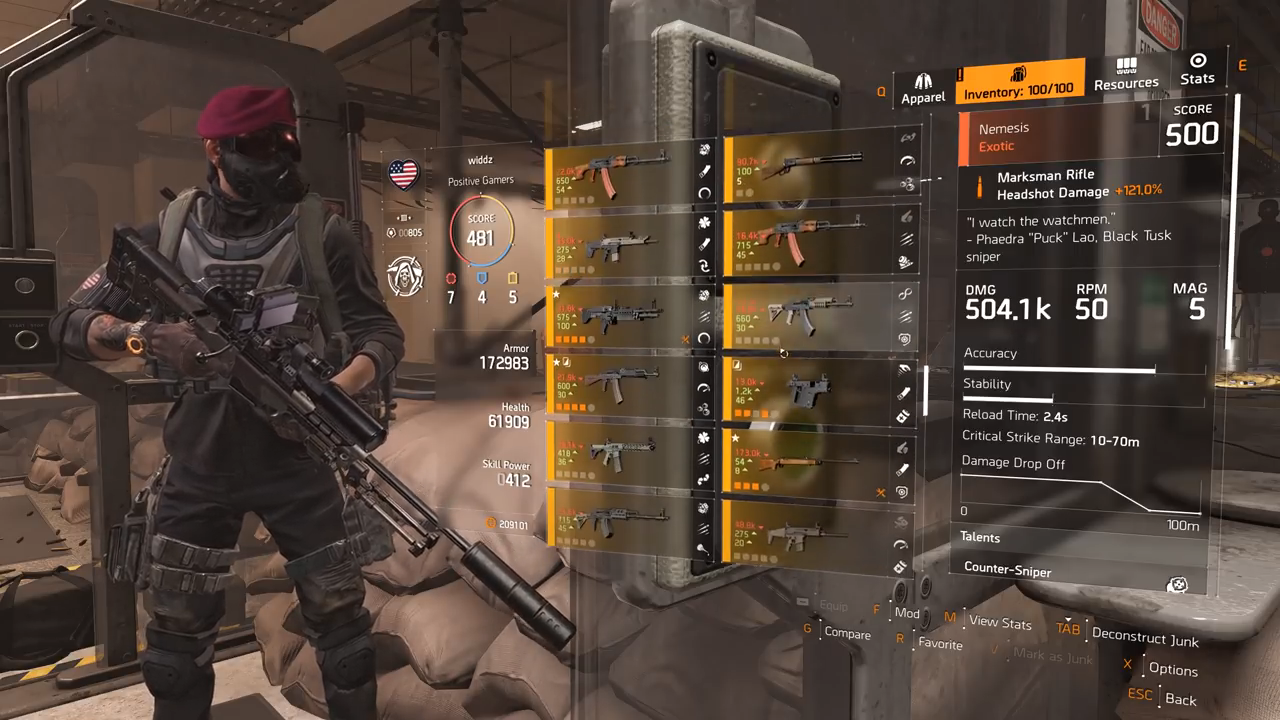Select the tan-stock AK with 660 RPM
1280x720 pixels.
tap(806, 316)
